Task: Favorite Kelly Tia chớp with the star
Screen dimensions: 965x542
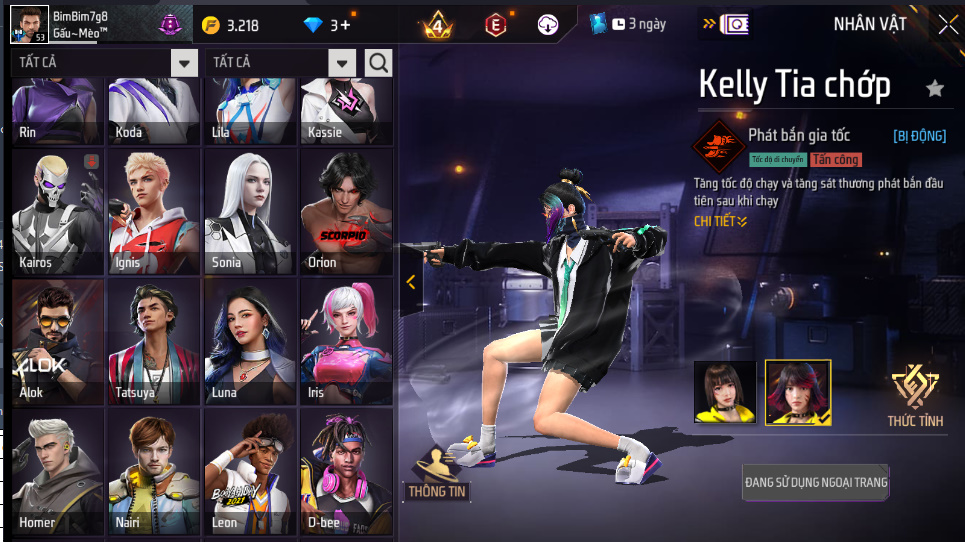Action: tap(935, 89)
